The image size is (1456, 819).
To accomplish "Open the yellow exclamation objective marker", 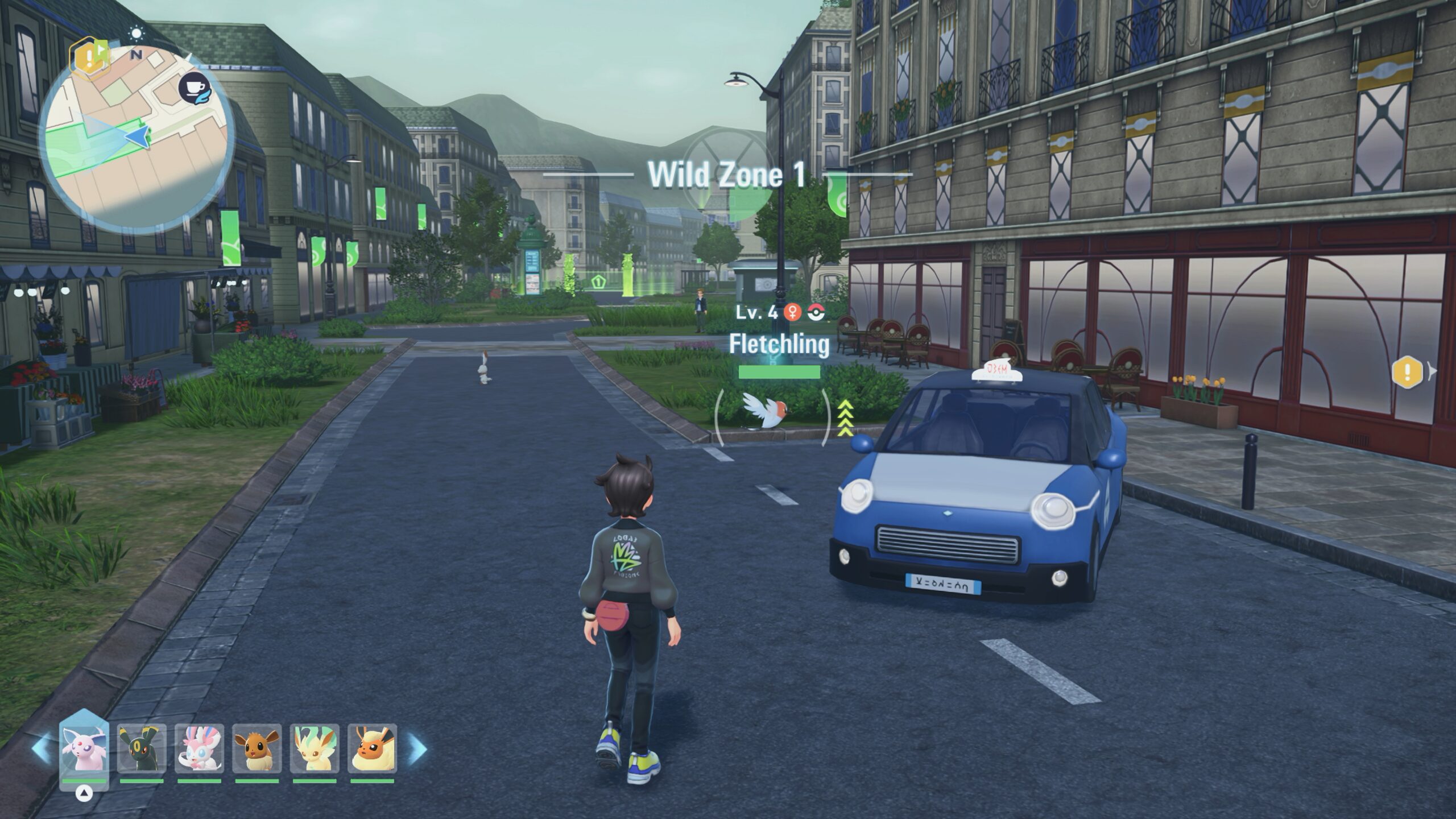I will point(1407,373).
